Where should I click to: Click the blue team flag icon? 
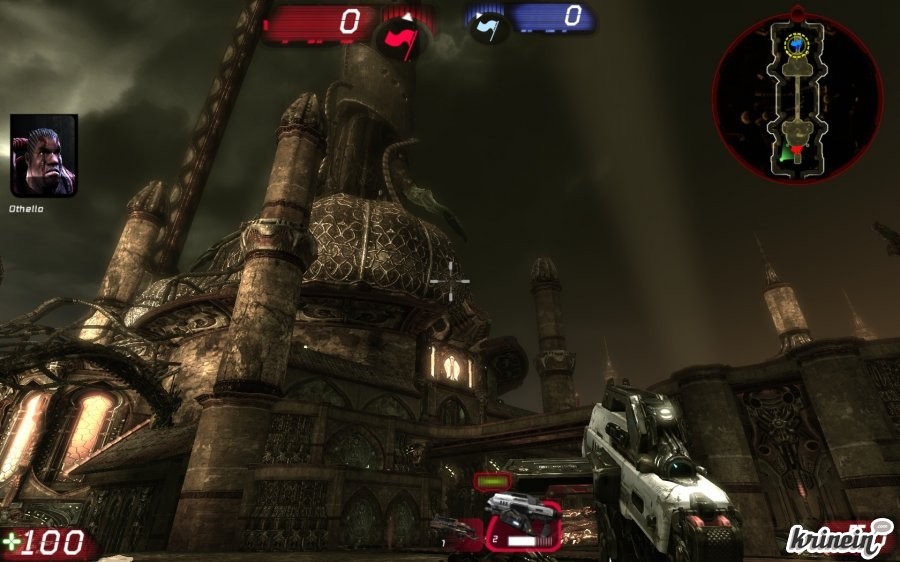click(x=488, y=27)
